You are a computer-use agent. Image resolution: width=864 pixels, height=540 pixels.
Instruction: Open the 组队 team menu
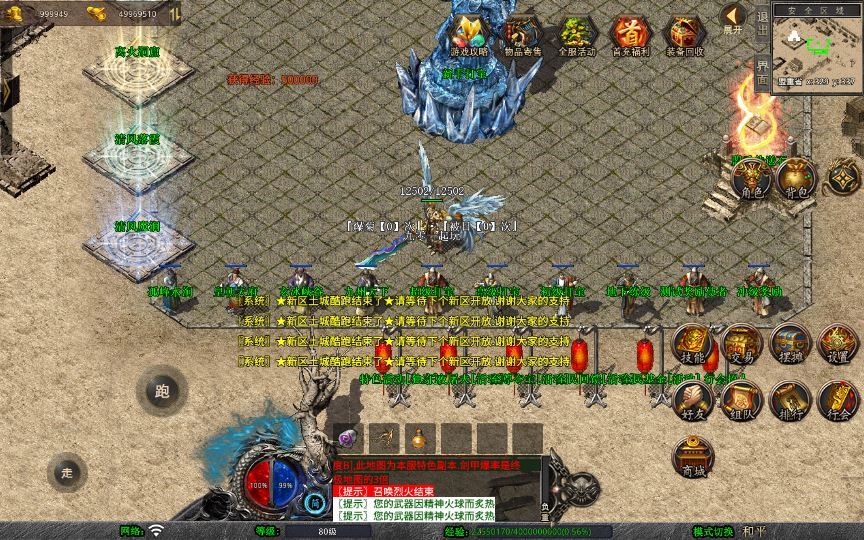click(x=741, y=400)
